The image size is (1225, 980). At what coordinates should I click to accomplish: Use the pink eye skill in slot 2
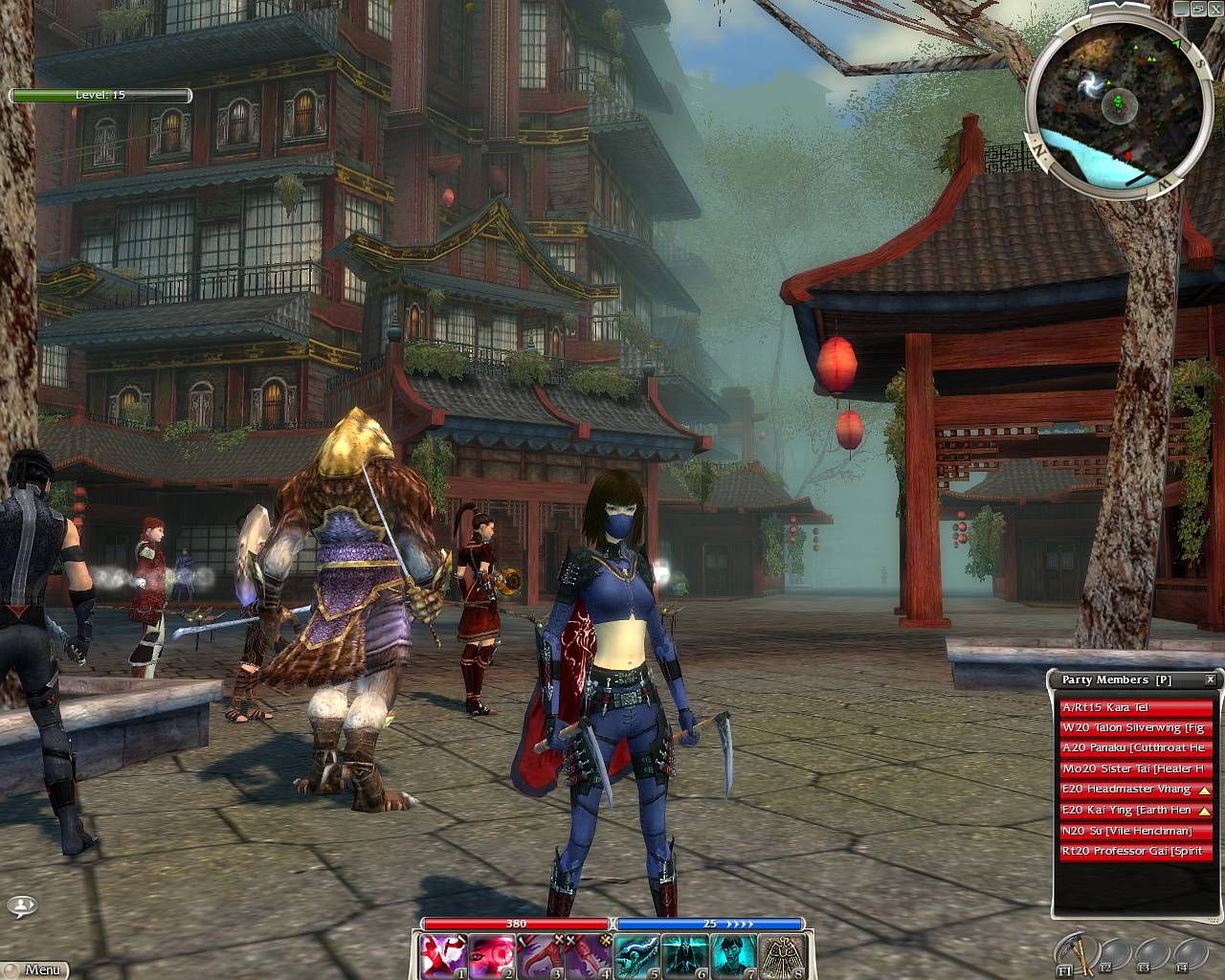tap(492, 956)
